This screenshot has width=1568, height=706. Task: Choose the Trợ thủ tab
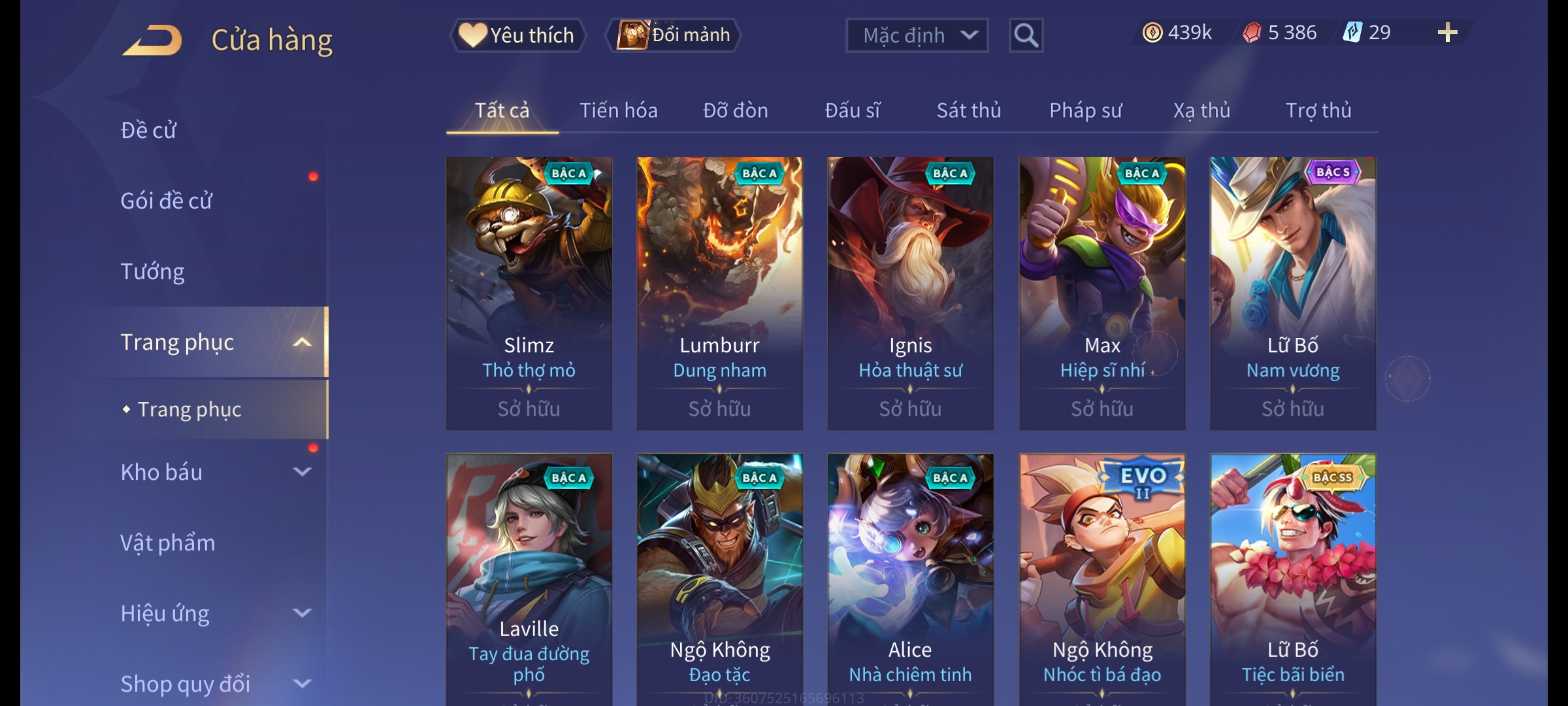(x=1318, y=110)
